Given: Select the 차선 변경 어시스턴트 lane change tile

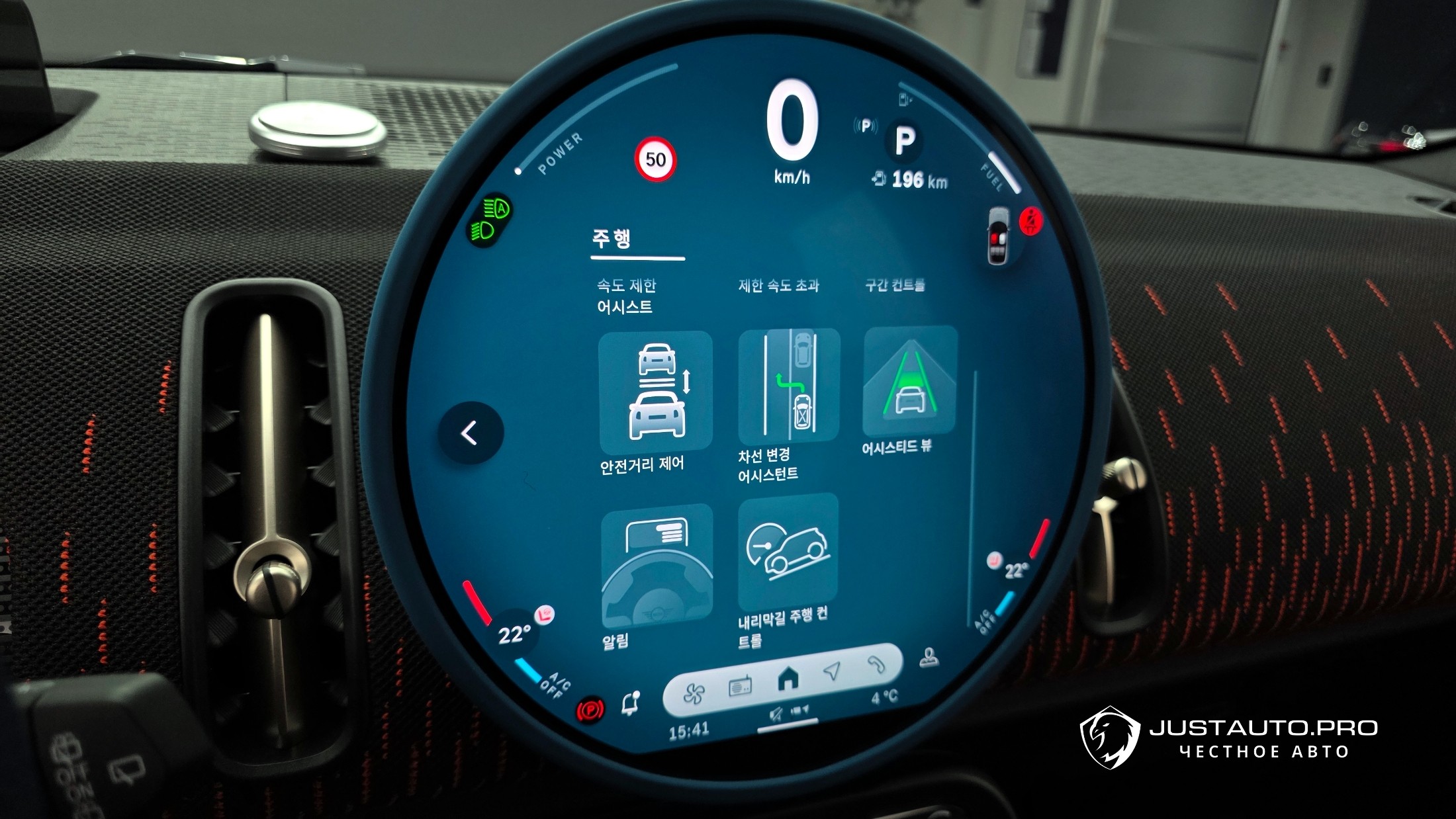Looking at the screenshot, I should point(789,387).
